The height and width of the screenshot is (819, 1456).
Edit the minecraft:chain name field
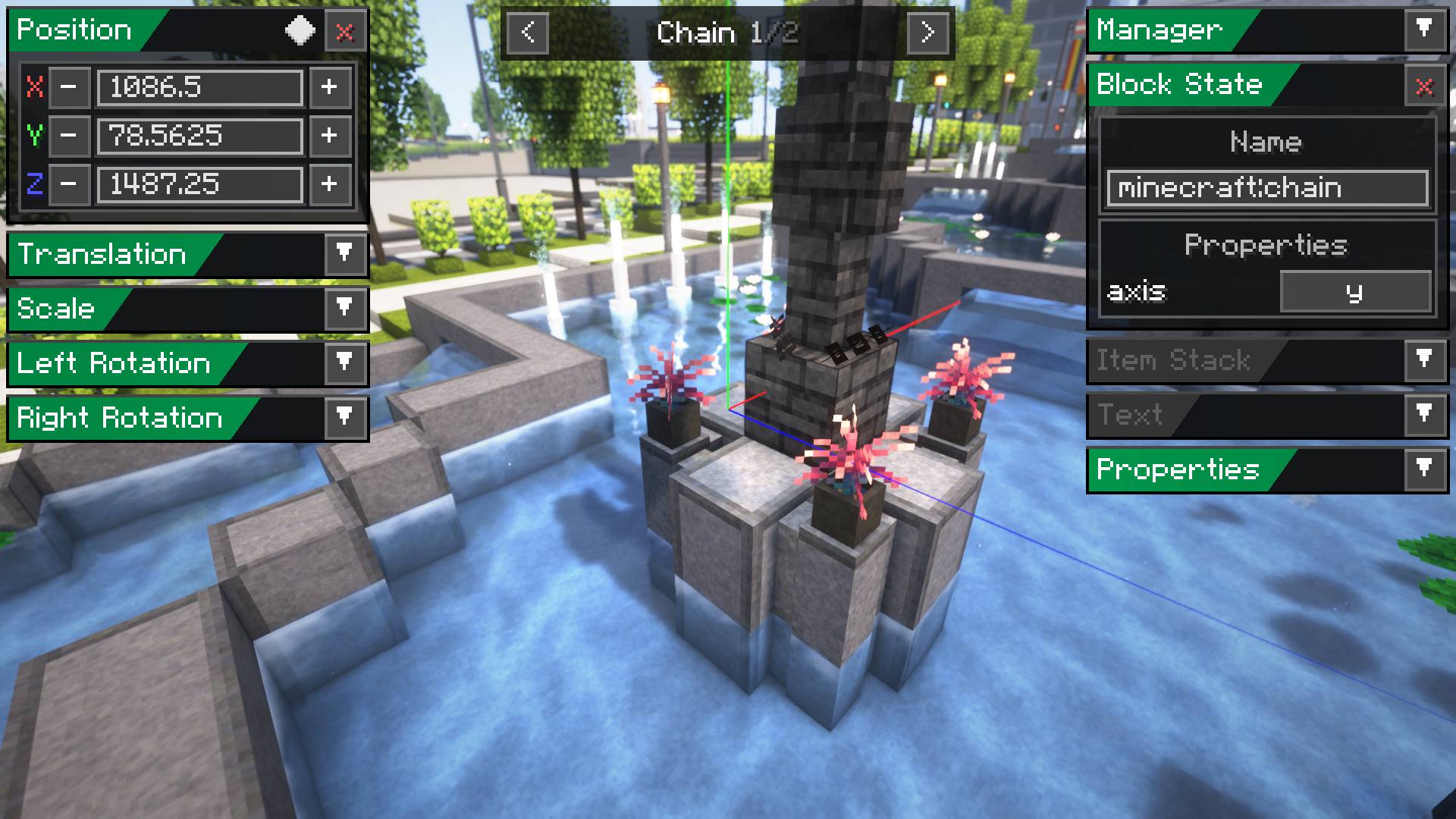pyautogui.click(x=1265, y=188)
